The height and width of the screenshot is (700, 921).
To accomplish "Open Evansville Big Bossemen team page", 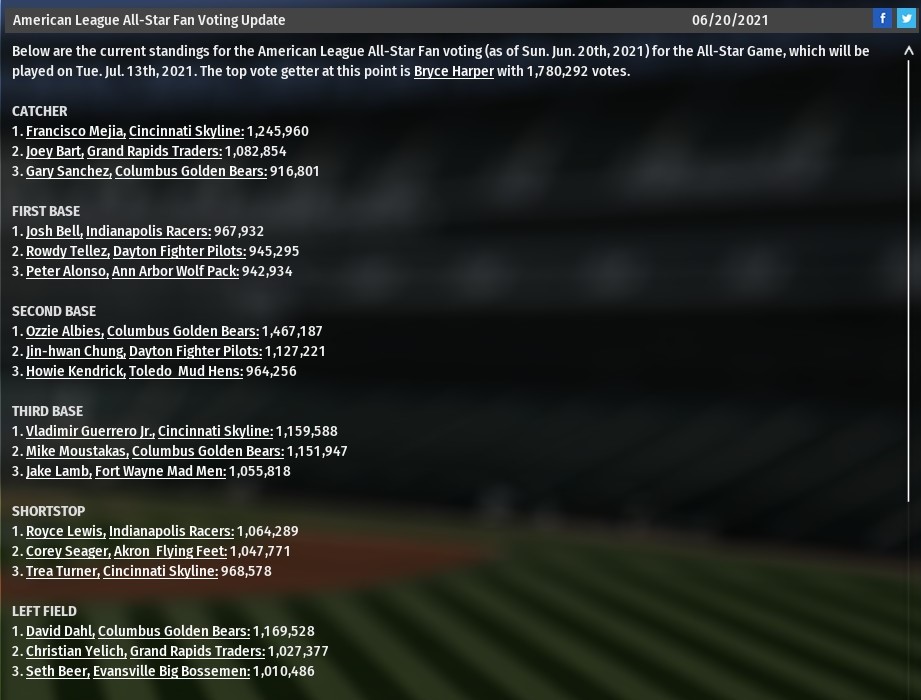I will click(171, 671).
